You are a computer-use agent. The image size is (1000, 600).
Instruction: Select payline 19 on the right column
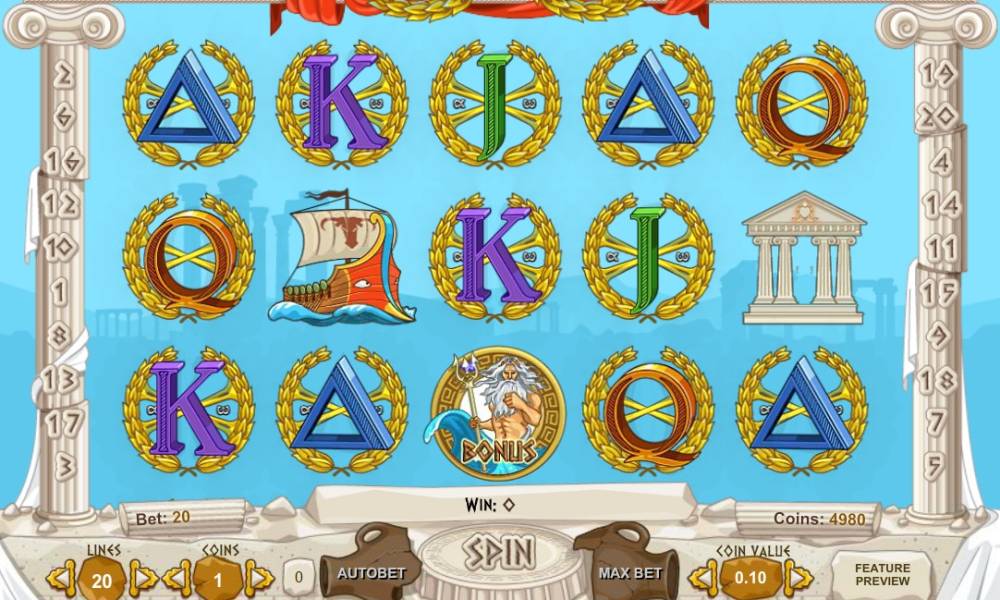(x=938, y=73)
